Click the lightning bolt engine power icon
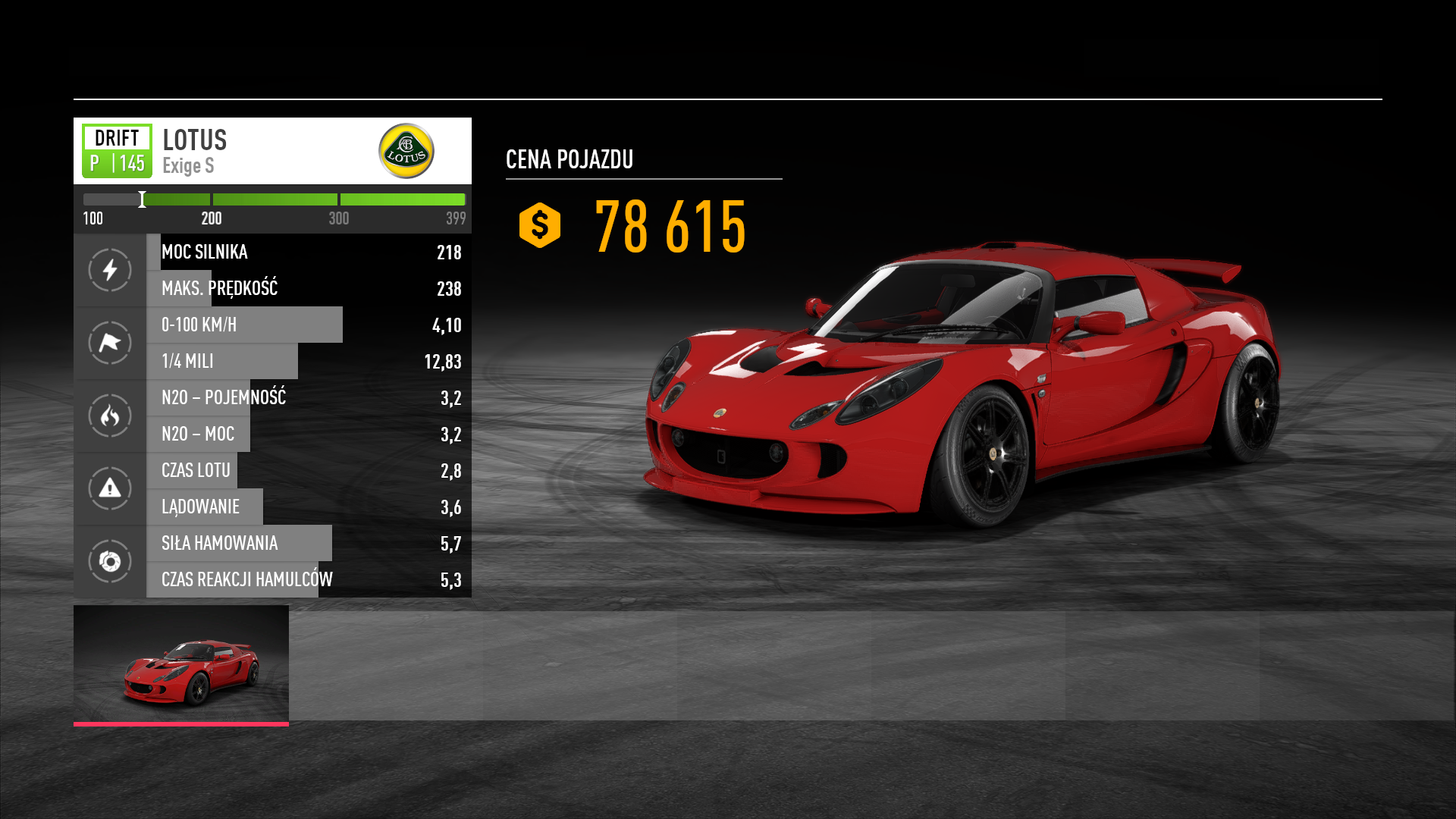This screenshot has width=1456, height=819. coord(110,270)
